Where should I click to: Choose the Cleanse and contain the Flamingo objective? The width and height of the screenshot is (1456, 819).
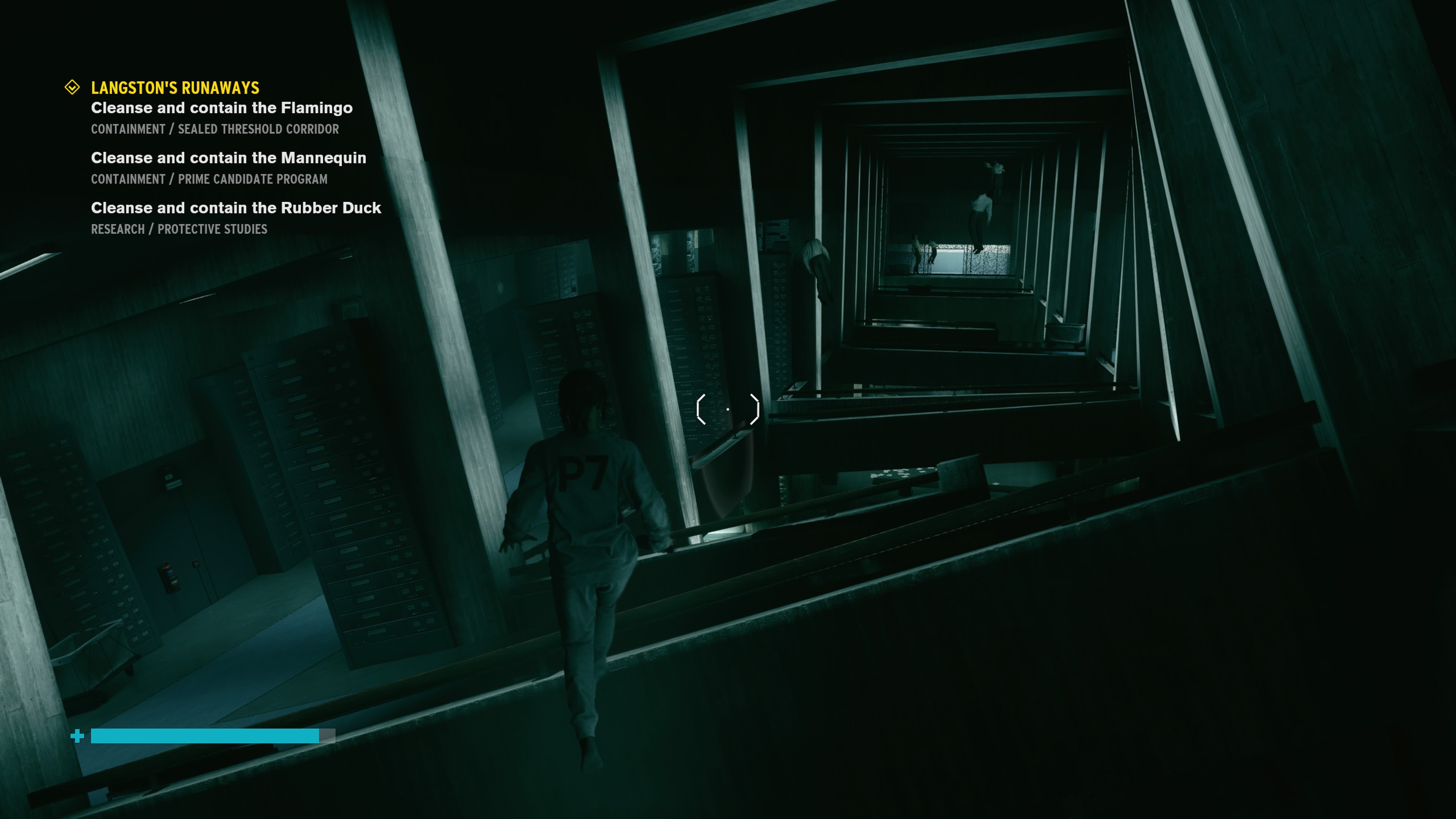coord(221,108)
